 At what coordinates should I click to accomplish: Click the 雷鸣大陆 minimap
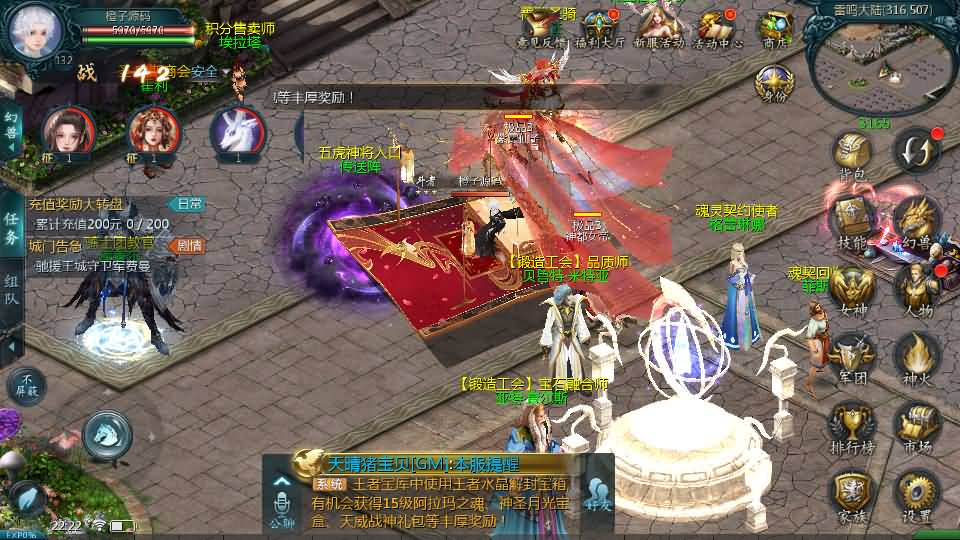tap(880, 65)
